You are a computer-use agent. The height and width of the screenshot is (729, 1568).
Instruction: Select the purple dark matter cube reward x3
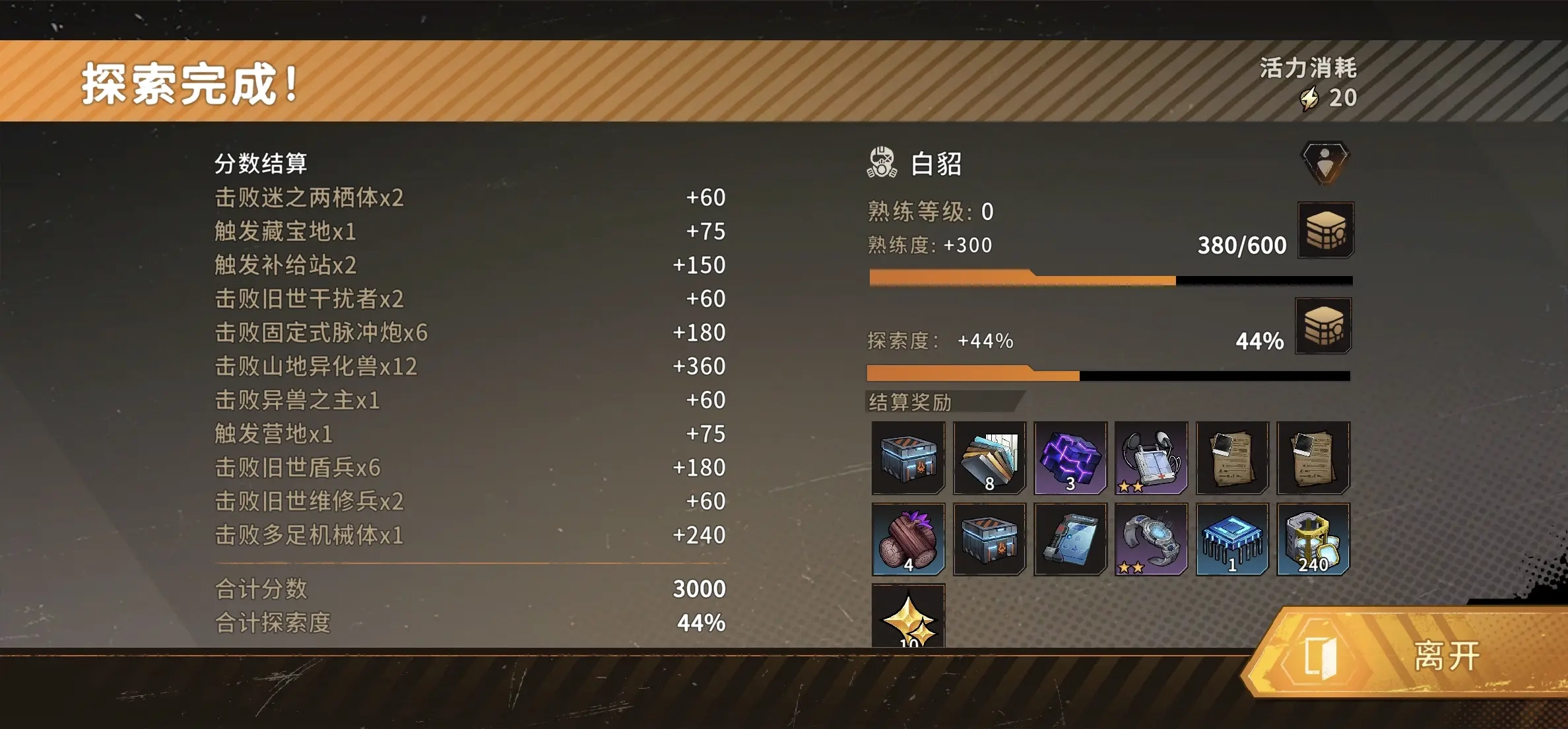pos(1069,458)
